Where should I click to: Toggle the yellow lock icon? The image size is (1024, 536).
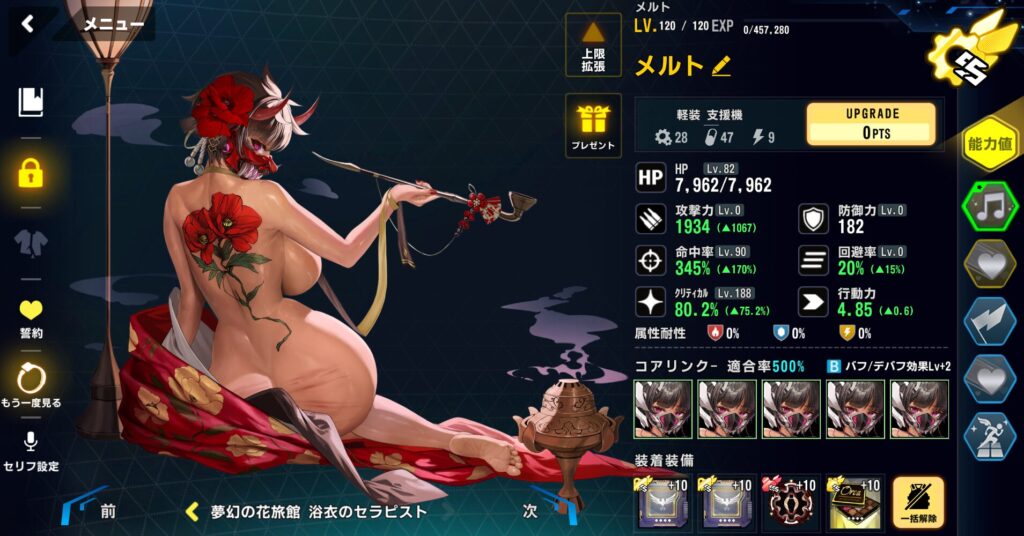tap(31, 173)
